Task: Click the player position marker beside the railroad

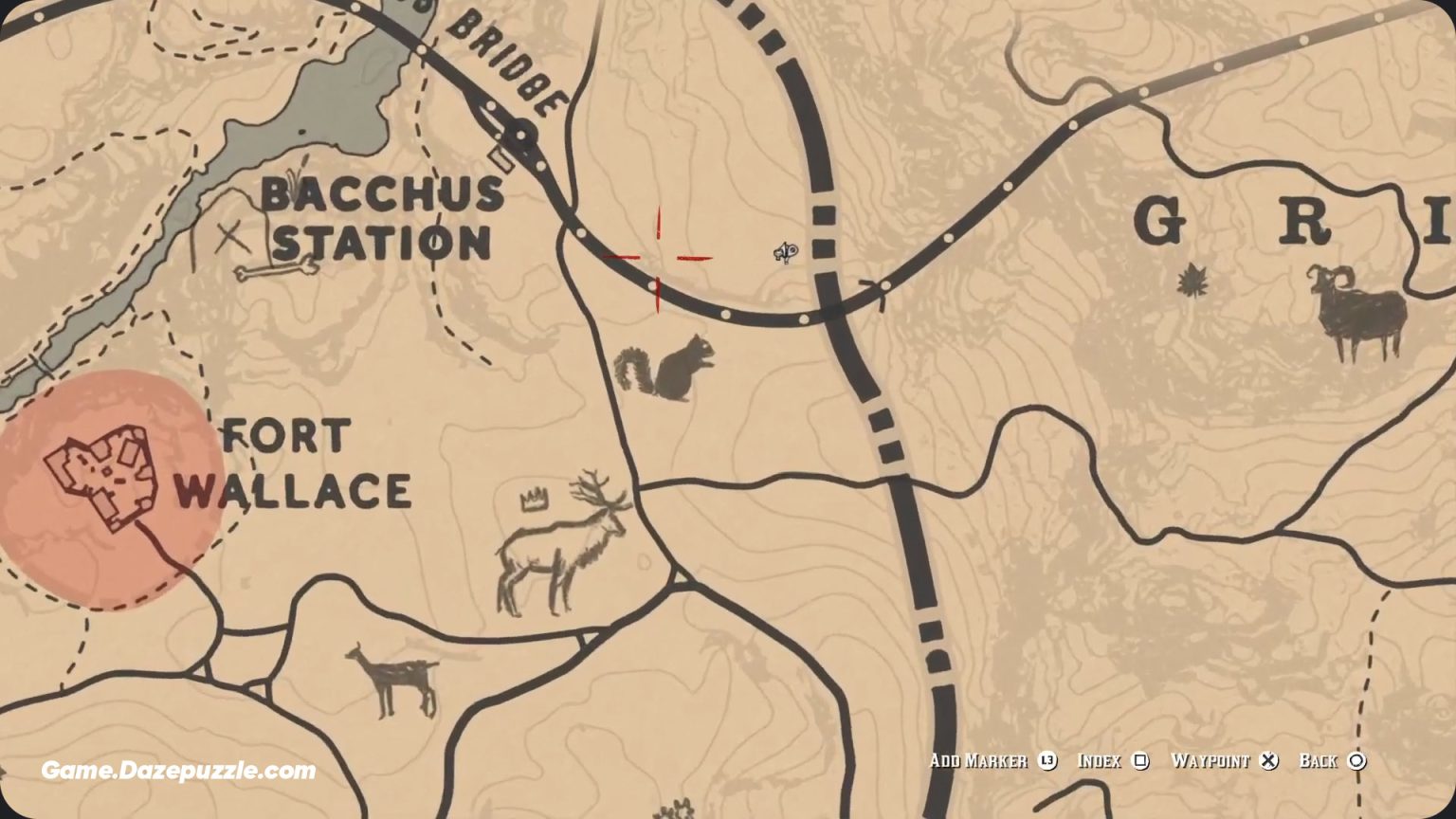Action: tap(787, 253)
